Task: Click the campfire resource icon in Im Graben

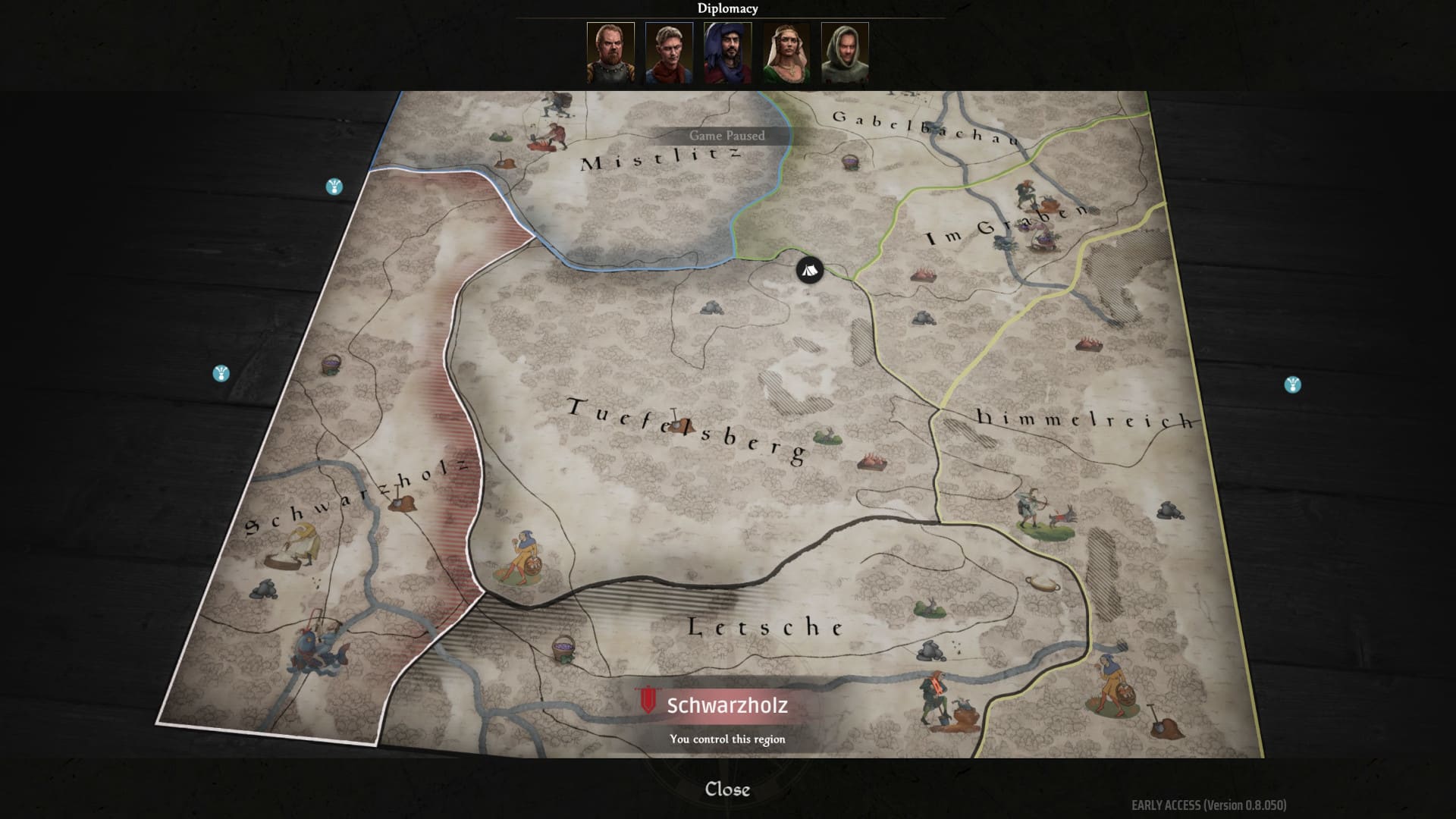Action: pyautogui.click(x=922, y=275)
